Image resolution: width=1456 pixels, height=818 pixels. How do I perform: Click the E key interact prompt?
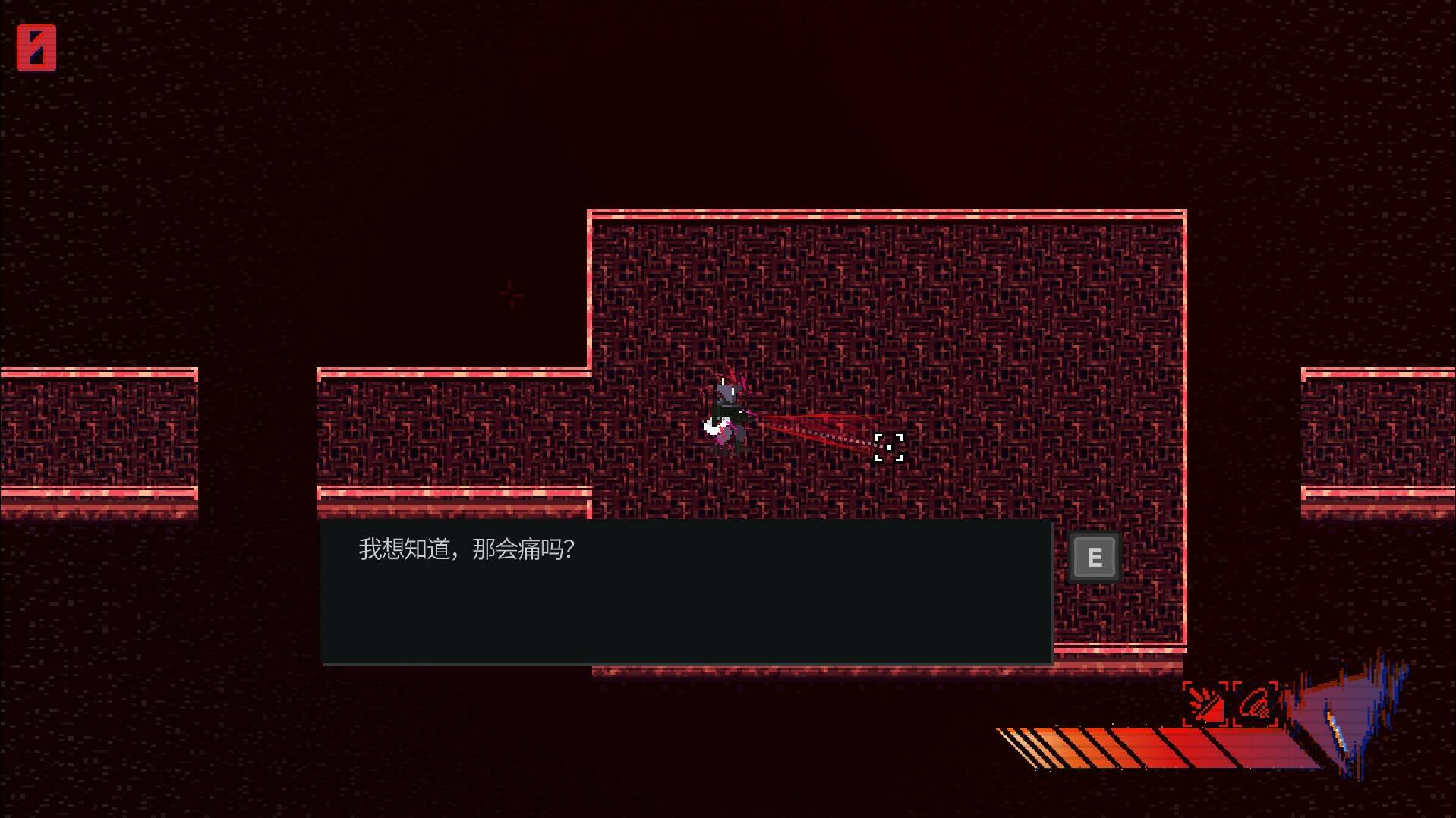tap(1093, 555)
